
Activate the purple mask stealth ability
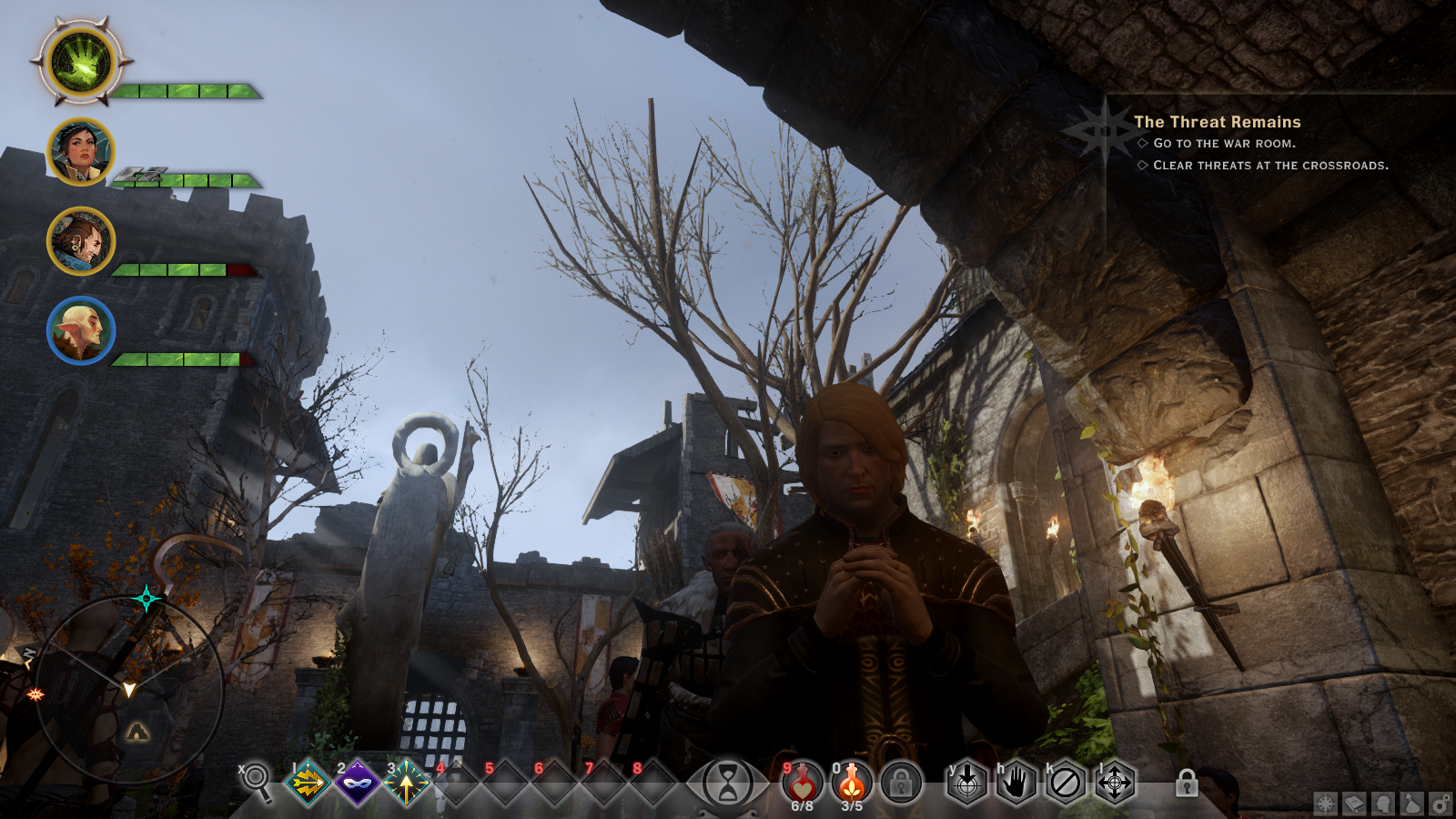[358, 783]
